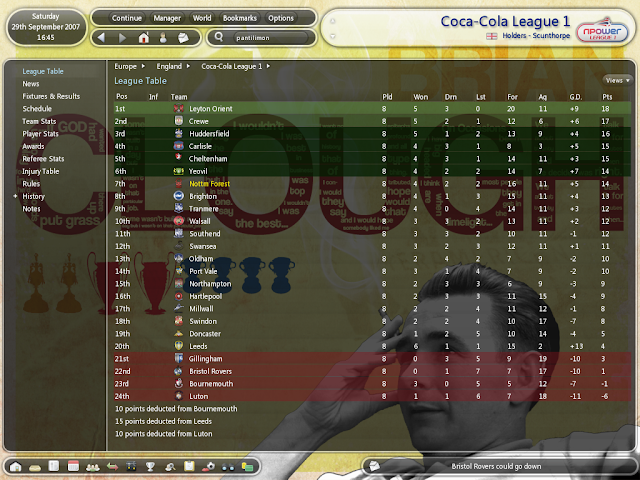The image size is (640, 480).
Task: Open the Continue menu
Action: (x=126, y=18)
